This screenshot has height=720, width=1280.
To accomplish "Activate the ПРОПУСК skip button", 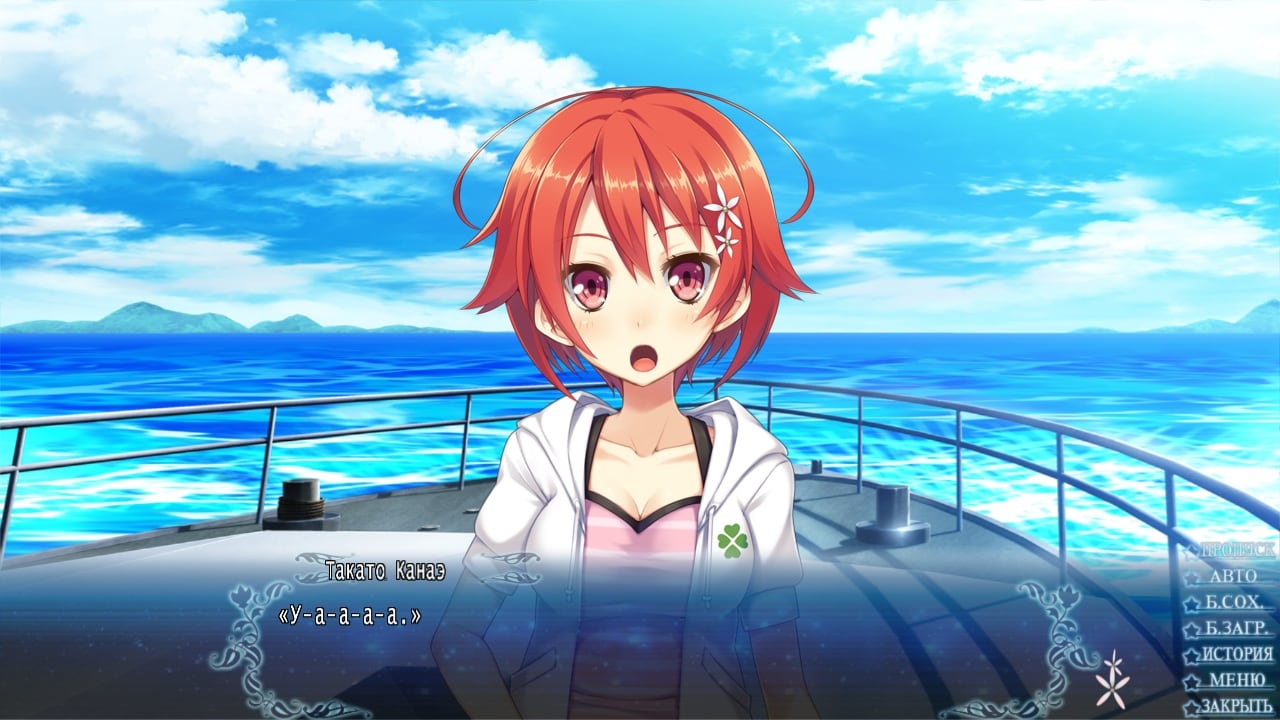I will point(1236,550).
